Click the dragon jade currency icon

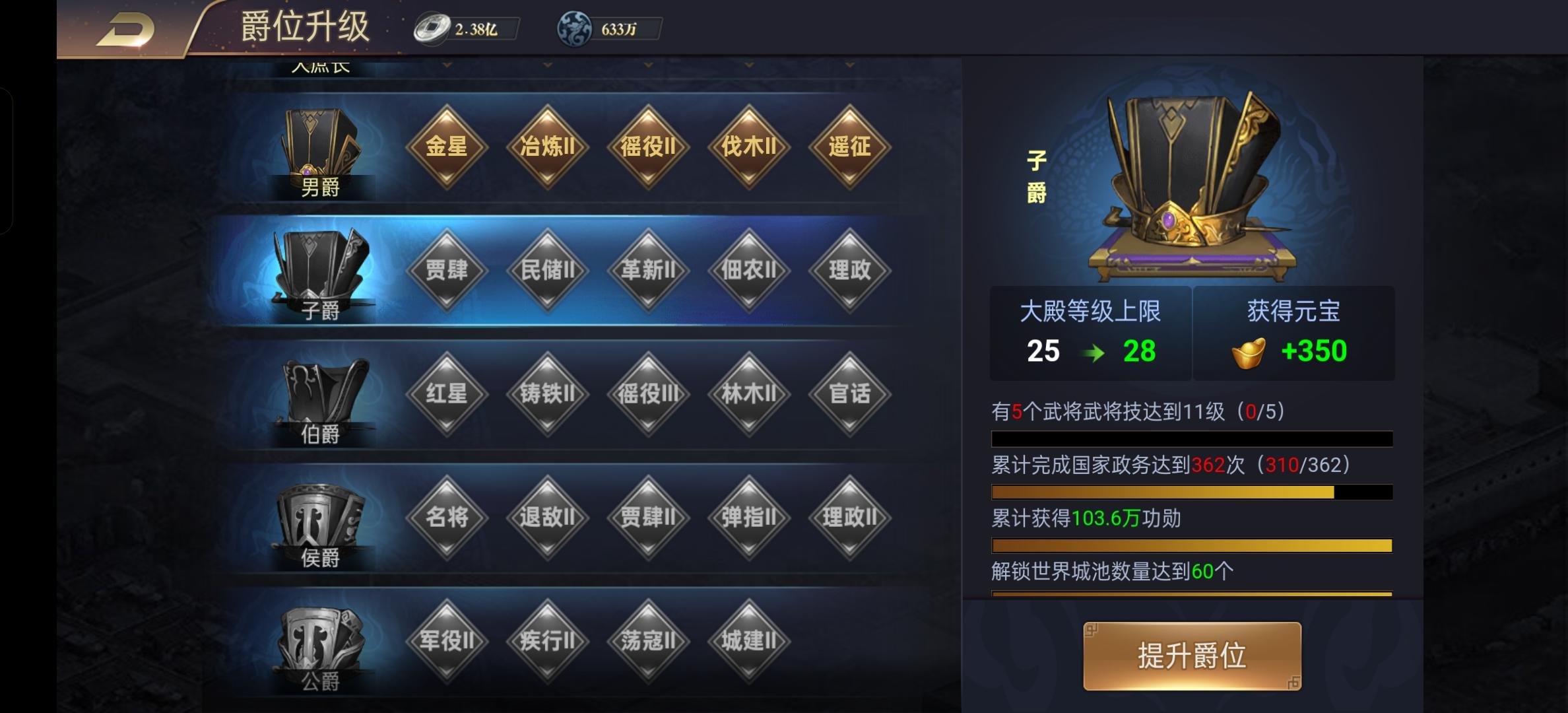[x=573, y=28]
